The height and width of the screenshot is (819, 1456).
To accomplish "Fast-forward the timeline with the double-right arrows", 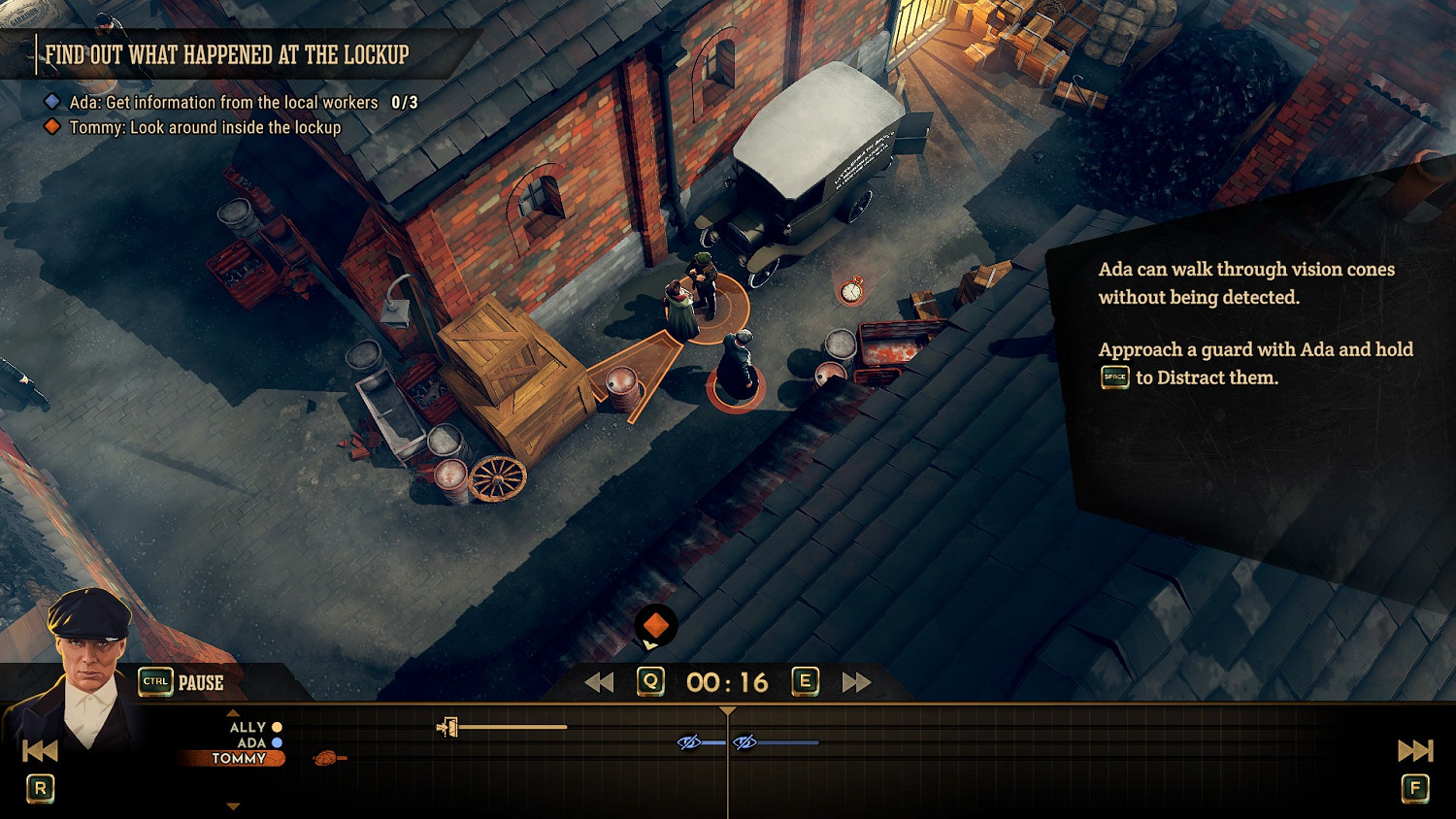I will tap(855, 683).
